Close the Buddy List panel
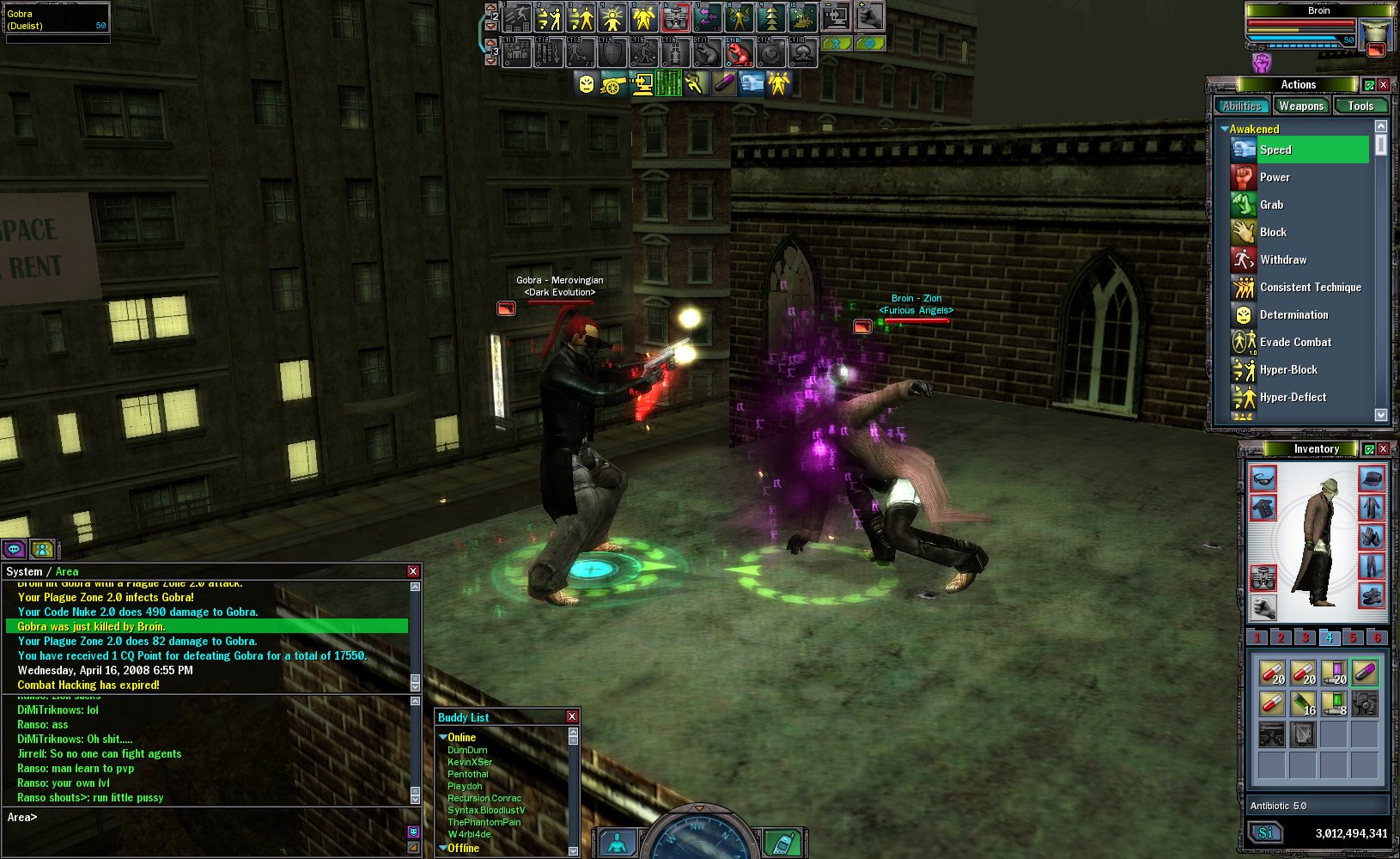This screenshot has height=859, width=1400. (x=572, y=716)
